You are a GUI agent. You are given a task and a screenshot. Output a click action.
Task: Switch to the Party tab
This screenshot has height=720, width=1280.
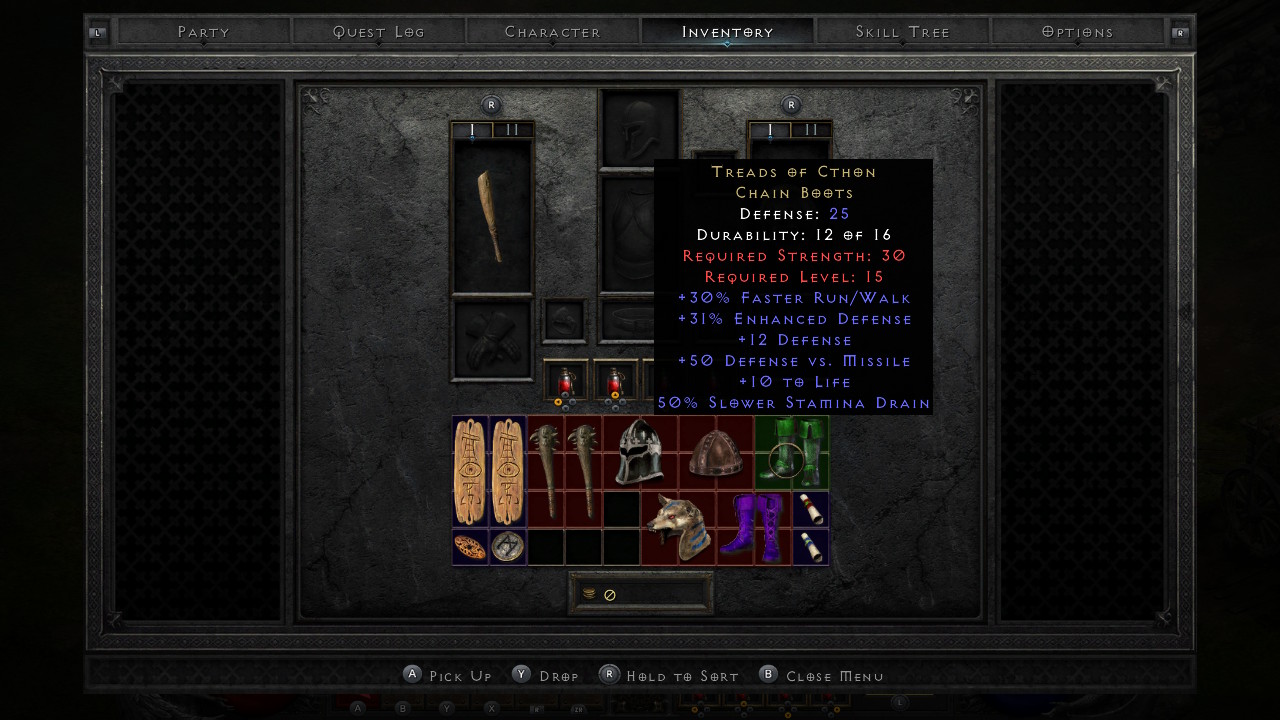204,32
